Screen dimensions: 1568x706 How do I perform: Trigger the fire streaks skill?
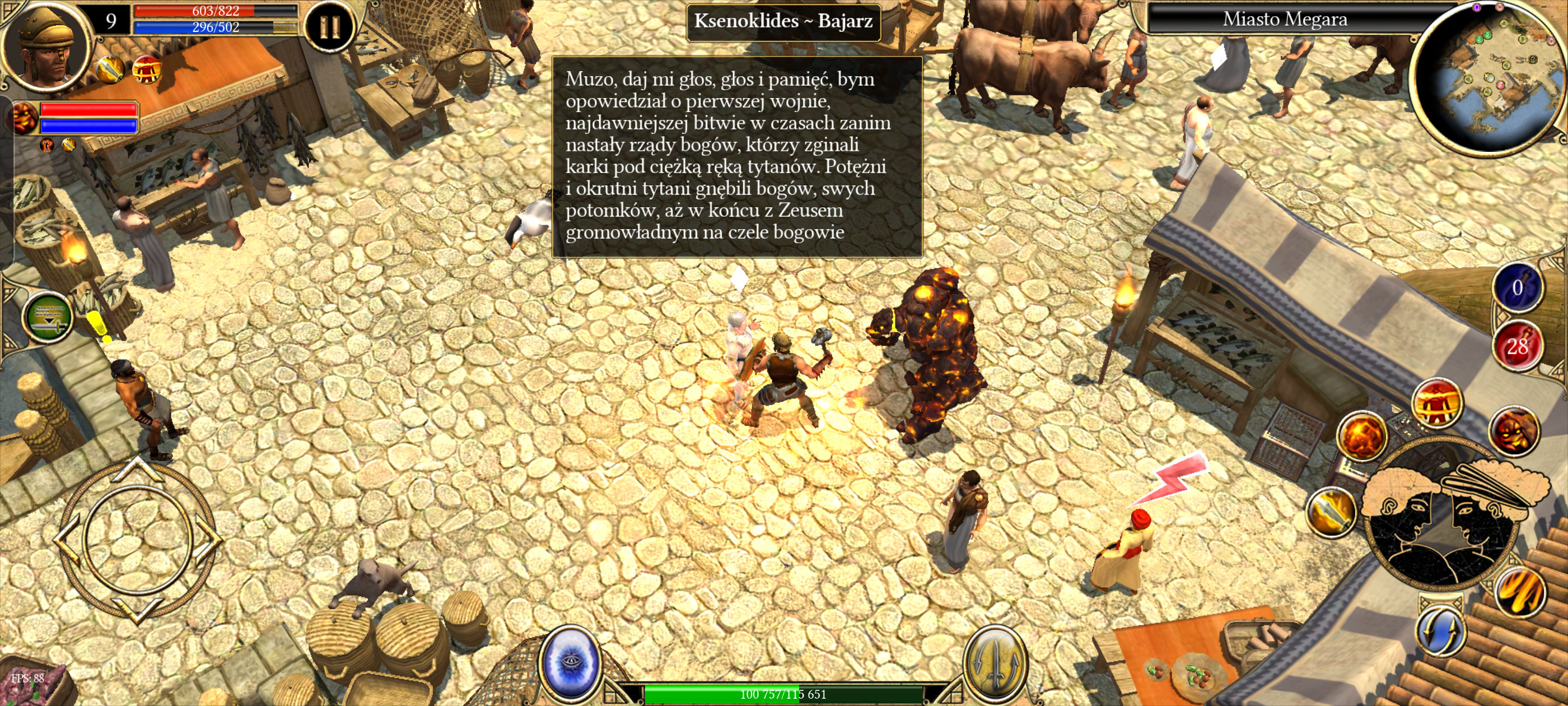tap(1520, 592)
